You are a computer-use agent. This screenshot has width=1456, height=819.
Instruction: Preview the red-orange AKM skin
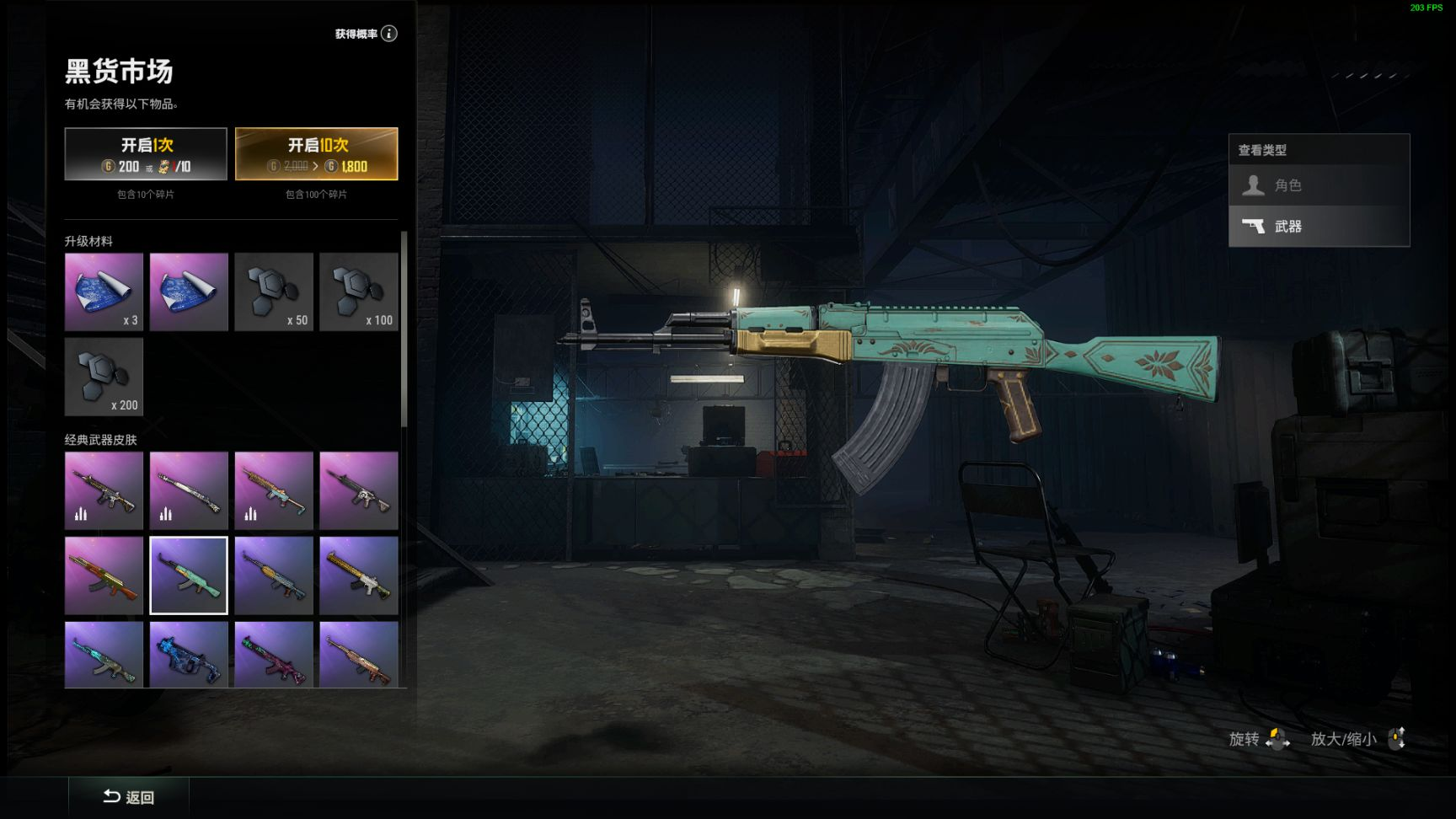104,575
